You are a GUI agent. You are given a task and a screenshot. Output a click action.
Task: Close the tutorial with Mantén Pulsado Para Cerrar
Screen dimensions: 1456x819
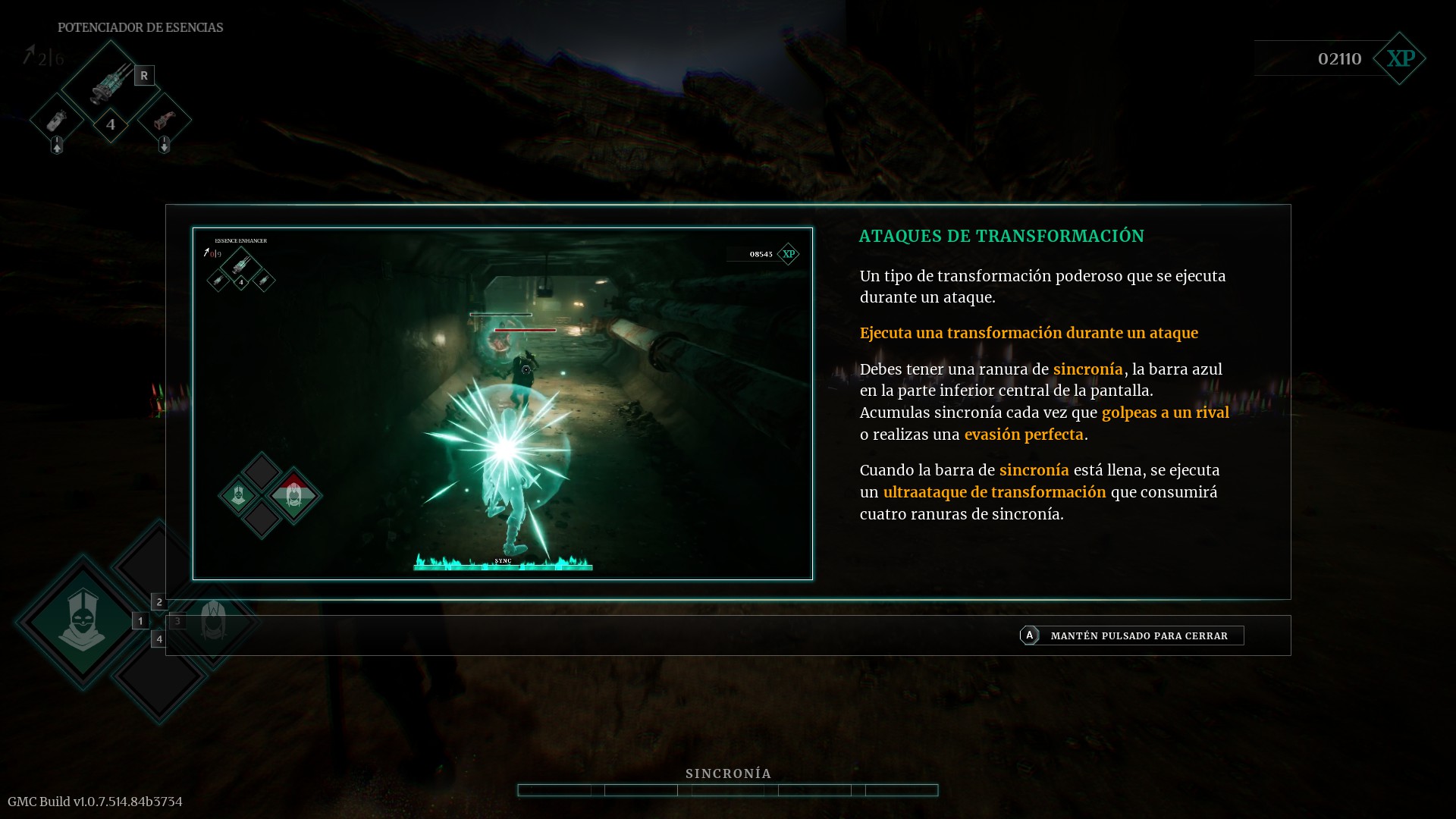tap(1131, 635)
